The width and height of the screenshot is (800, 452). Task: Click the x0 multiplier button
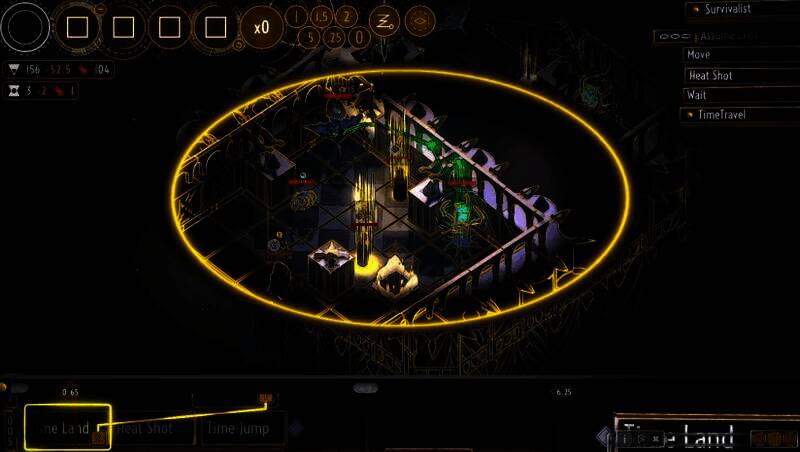(x=261, y=27)
